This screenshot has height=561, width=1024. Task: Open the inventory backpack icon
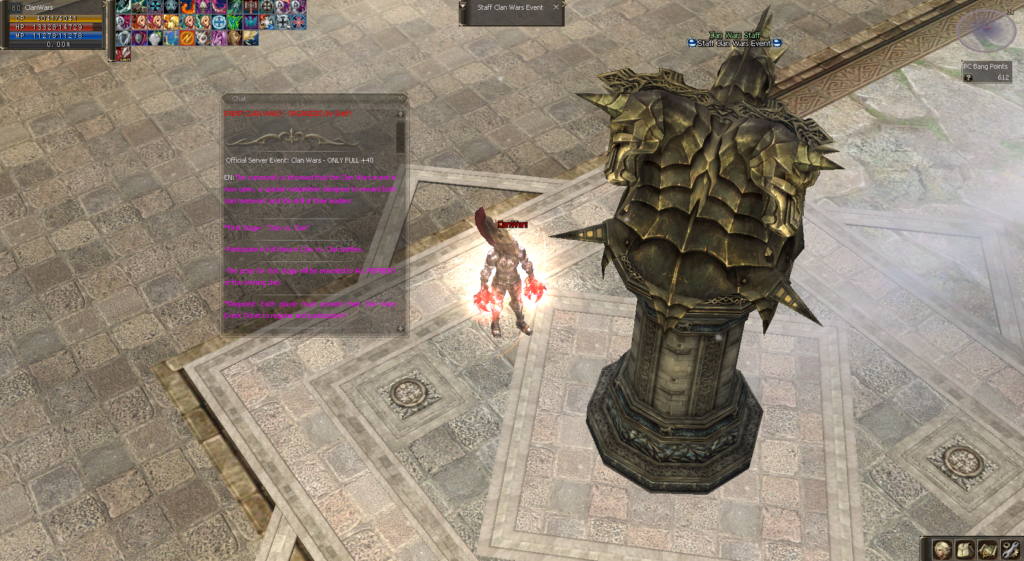click(964, 548)
